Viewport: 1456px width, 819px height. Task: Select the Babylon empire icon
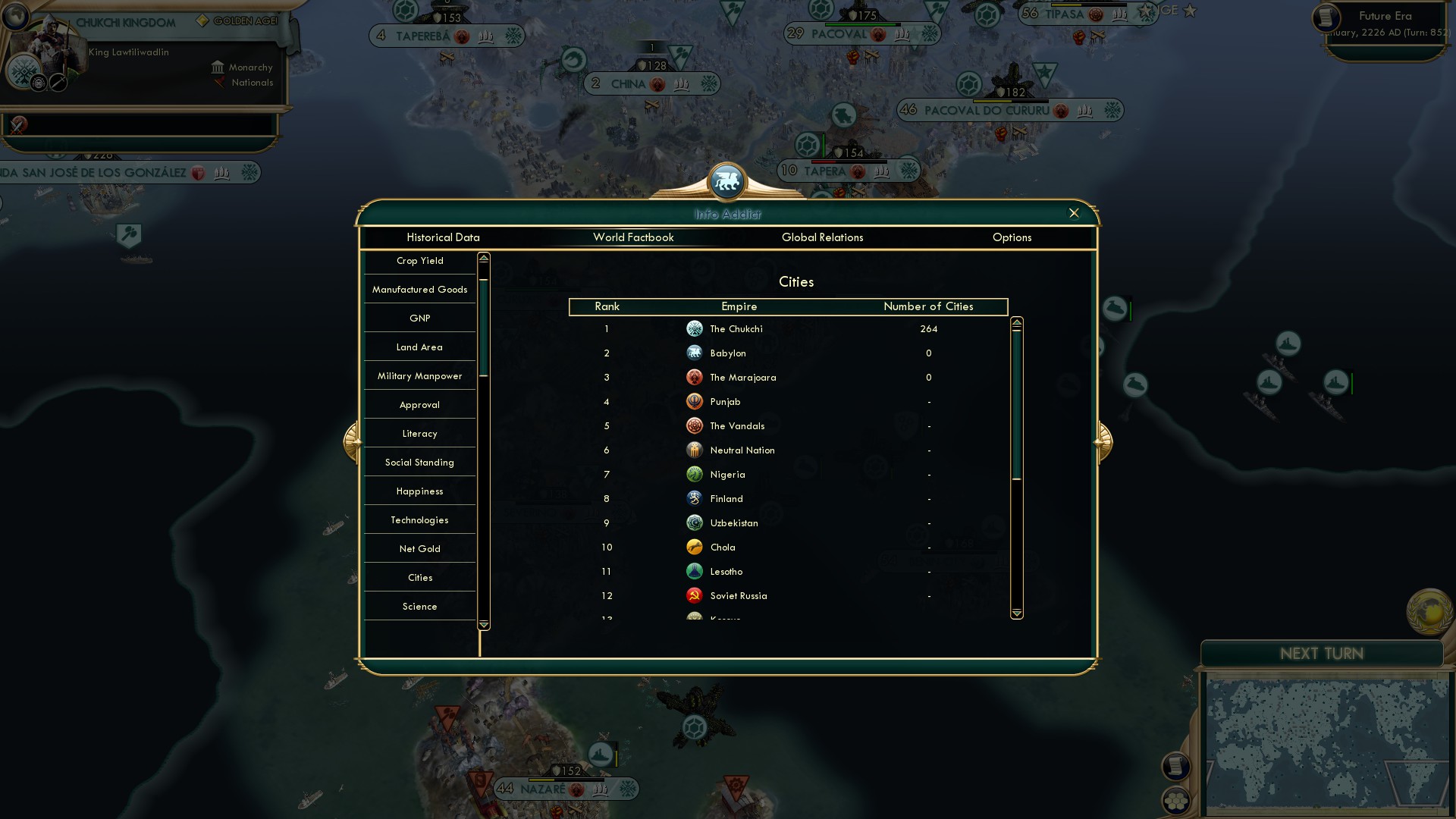(695, 353)
